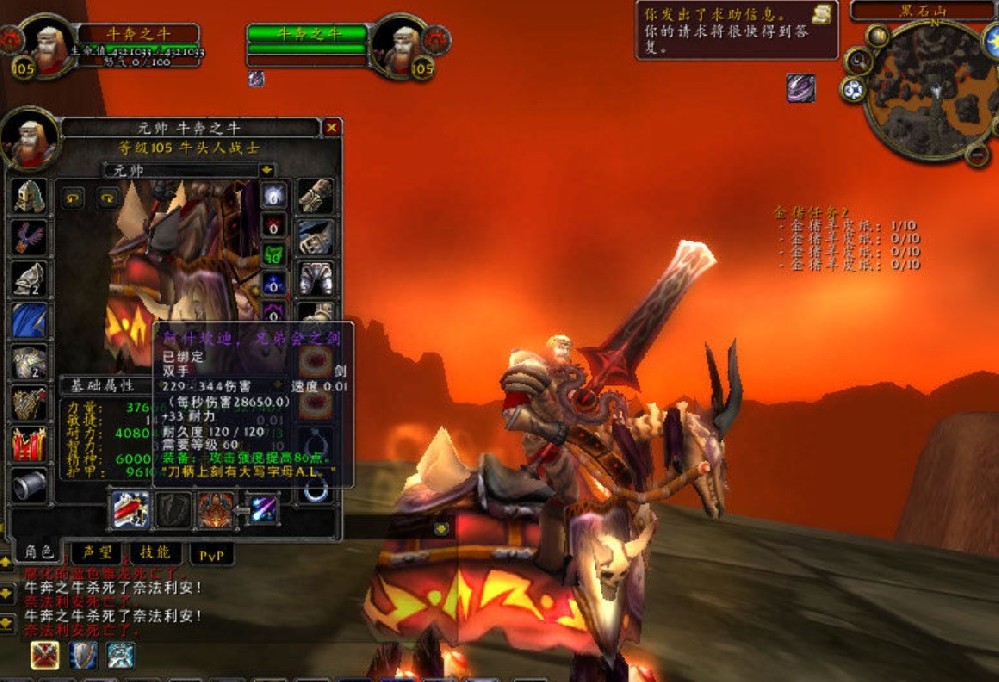999x682 pixels.
Task: Select the helmet equipment slot
Action: point(30,195)
